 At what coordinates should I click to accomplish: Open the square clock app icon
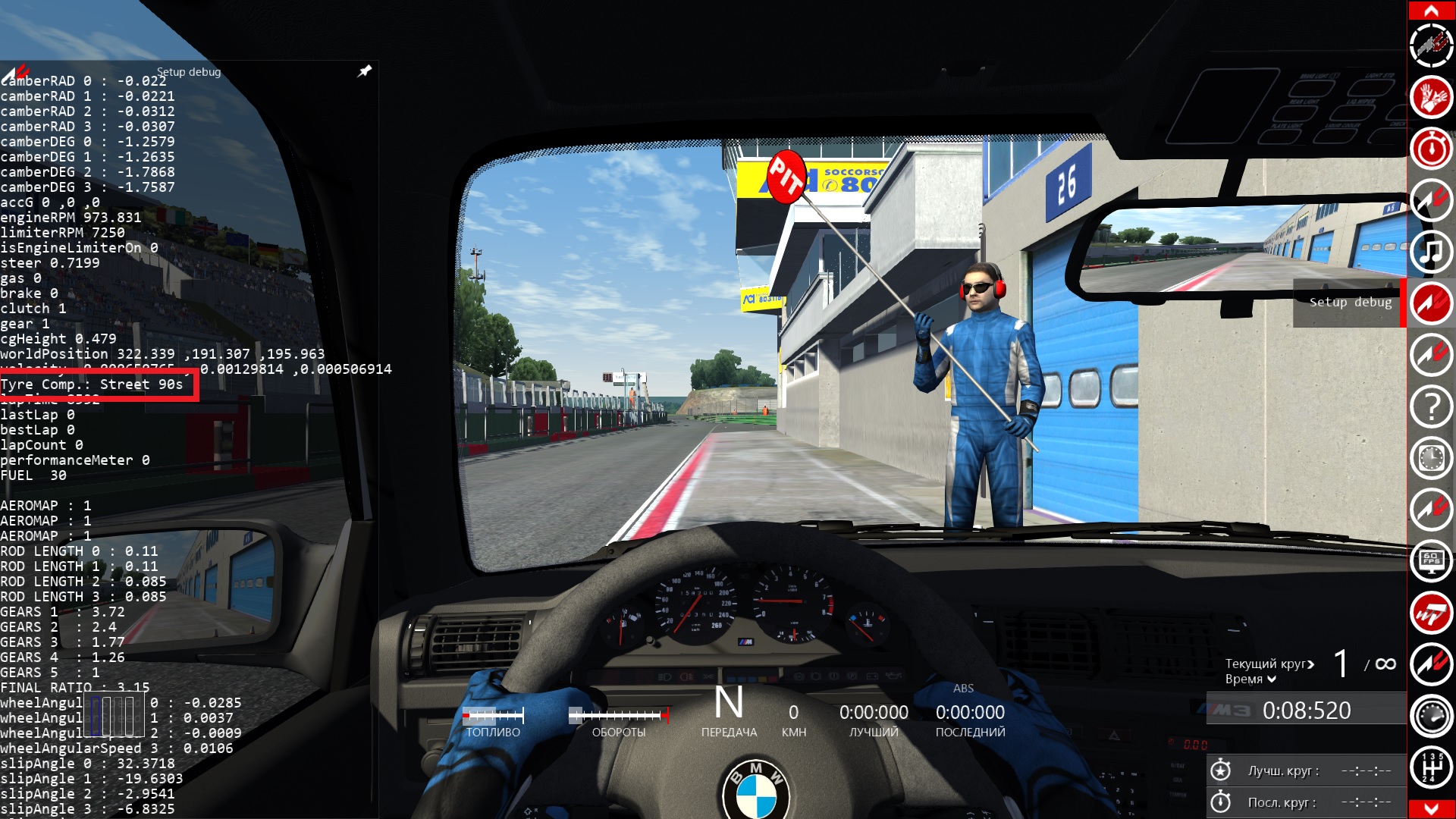click(1431, 459)
